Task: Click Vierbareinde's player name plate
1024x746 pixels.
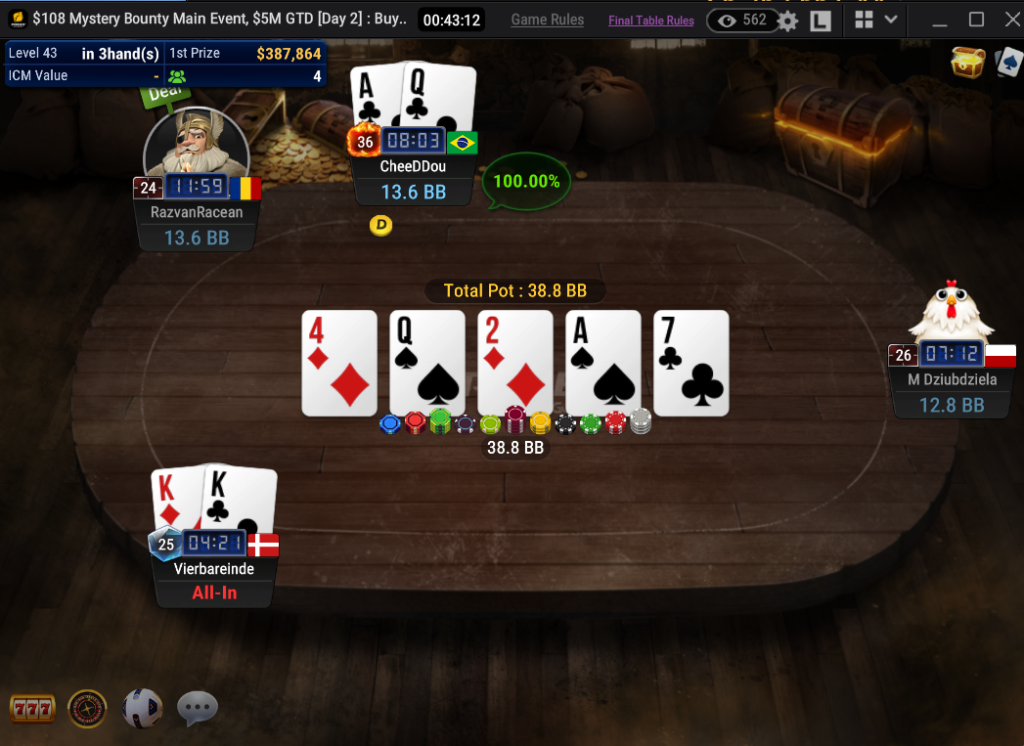Action: pyautogui.click(x=214, y=569)
